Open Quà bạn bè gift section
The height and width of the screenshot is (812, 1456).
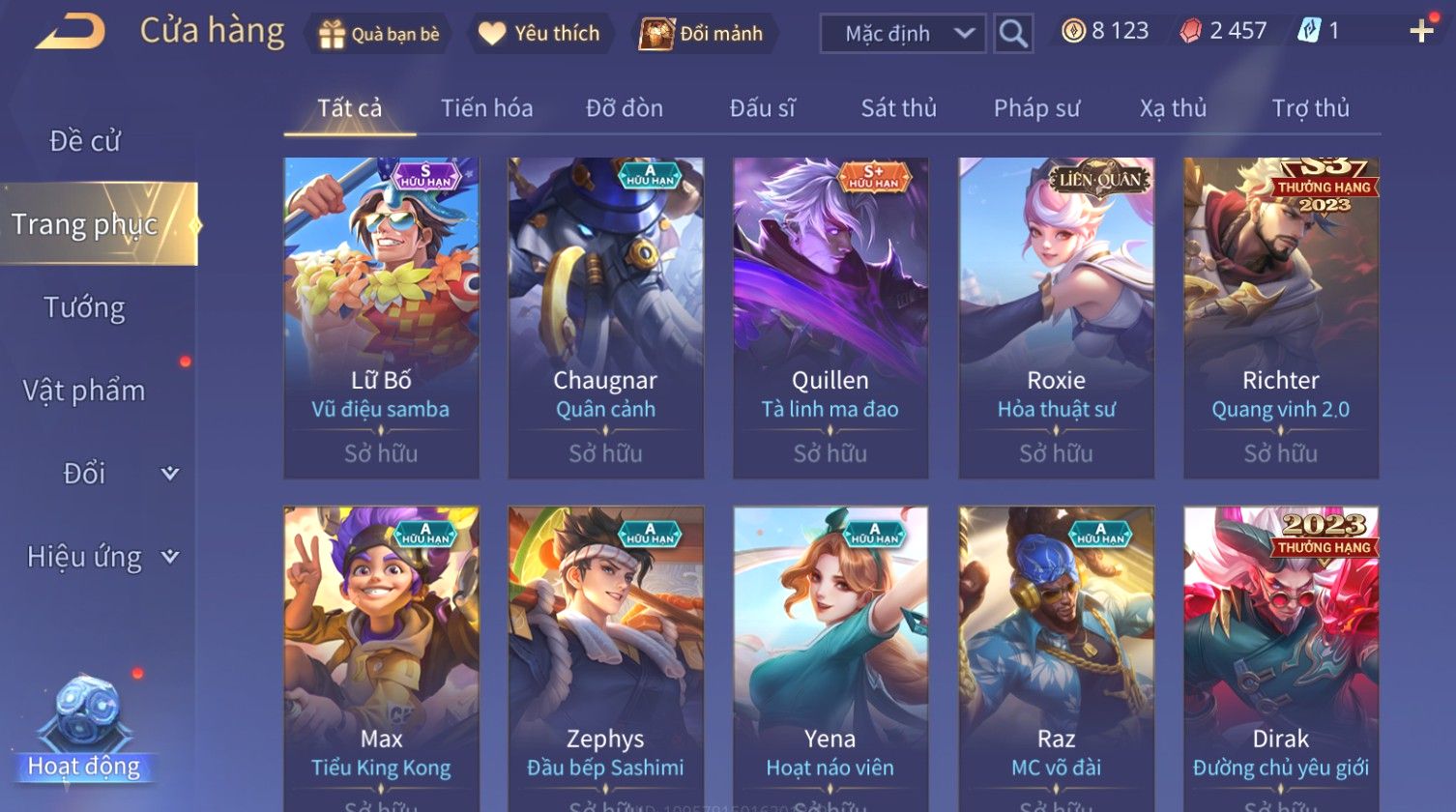[x=379, y=34]
